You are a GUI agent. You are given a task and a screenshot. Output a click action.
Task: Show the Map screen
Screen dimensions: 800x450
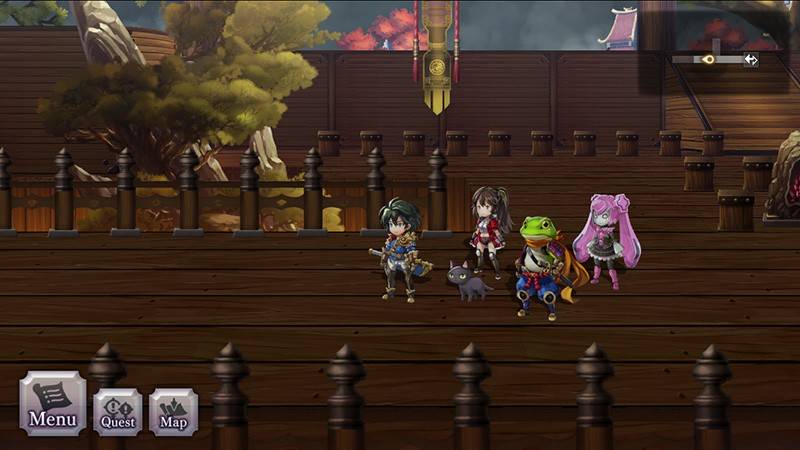pyautogui.click(x=173, y=411)
